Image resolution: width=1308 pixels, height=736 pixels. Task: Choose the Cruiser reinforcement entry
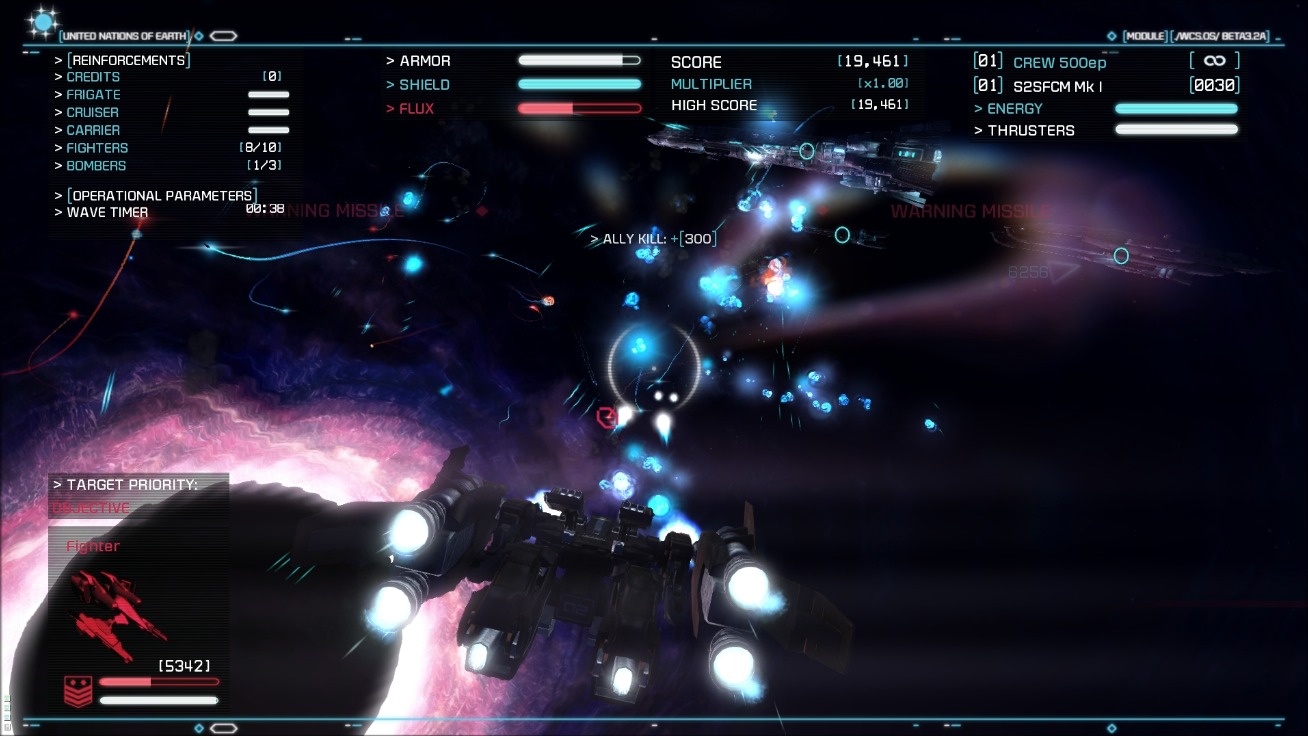93,112
